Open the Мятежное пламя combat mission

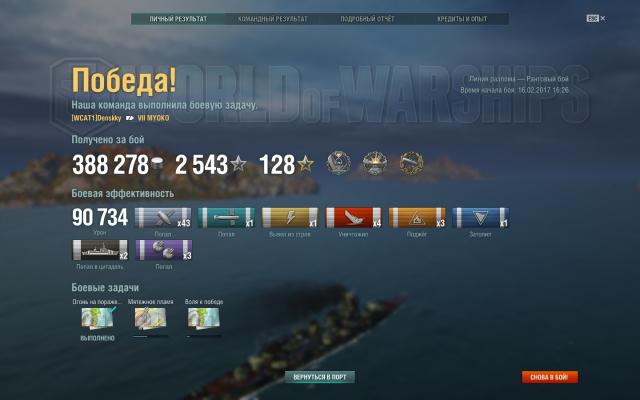click(149, 318)
